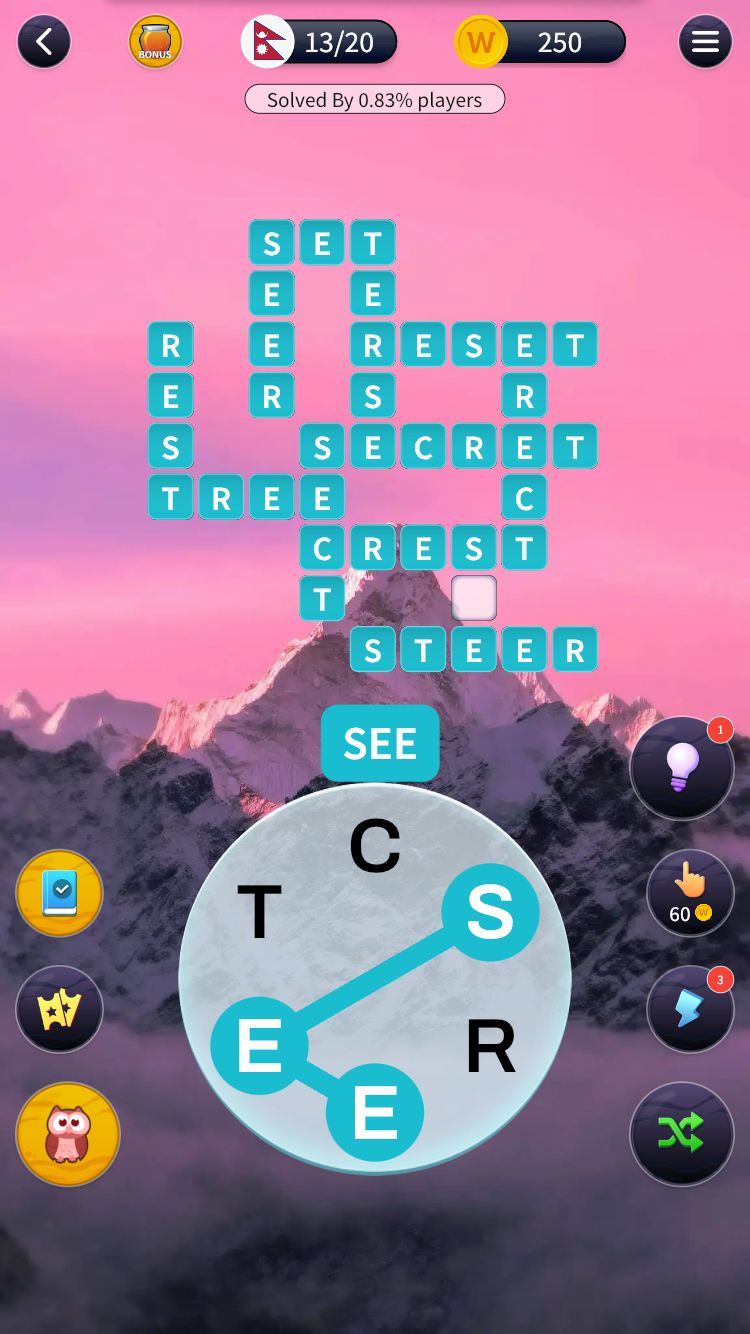Open the Nepal flag level progress
This screenshot has width=750, height=1334.
tap(320, 42)
